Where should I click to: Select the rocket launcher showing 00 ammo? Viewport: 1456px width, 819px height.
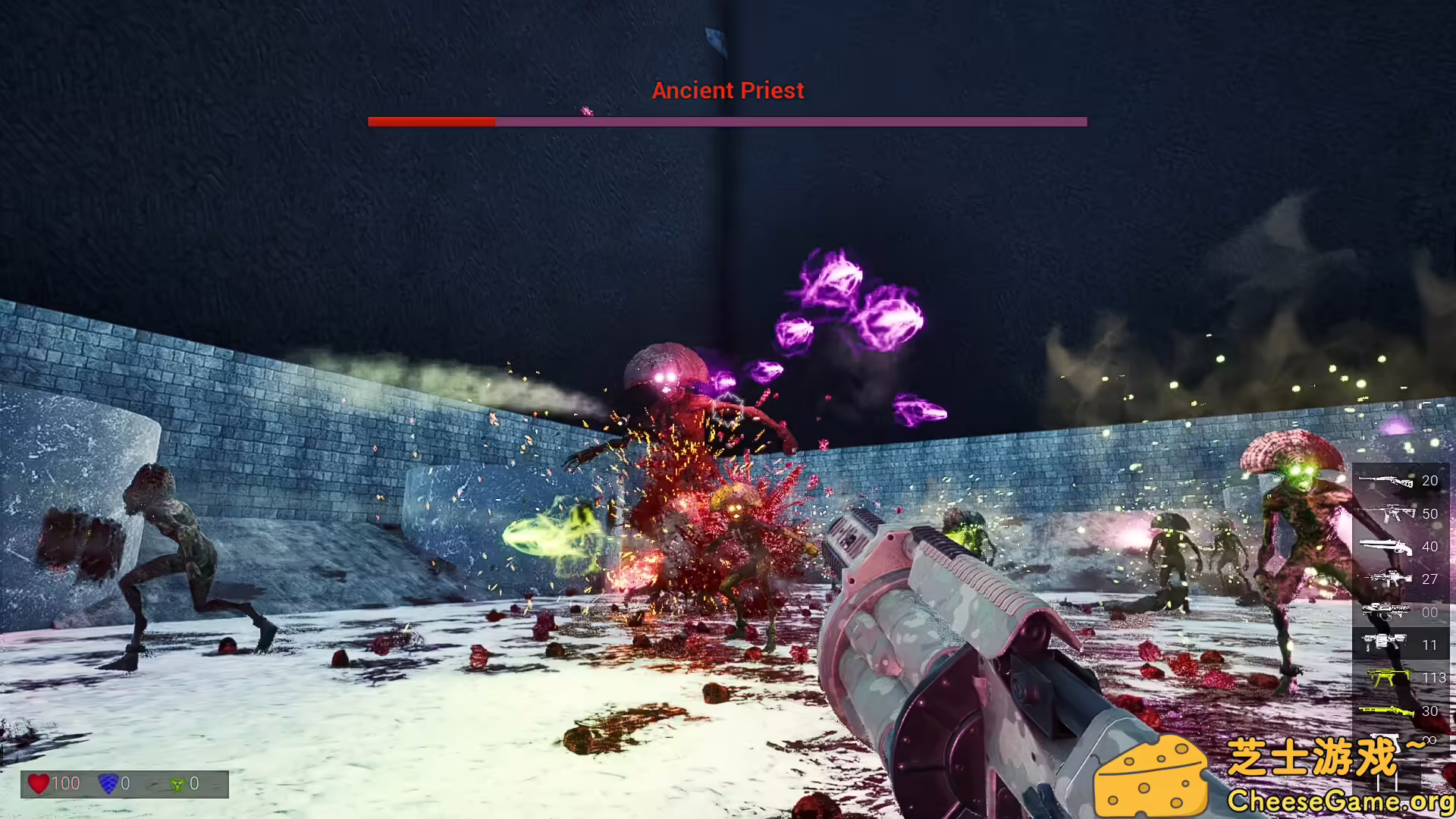(1386, 610)
